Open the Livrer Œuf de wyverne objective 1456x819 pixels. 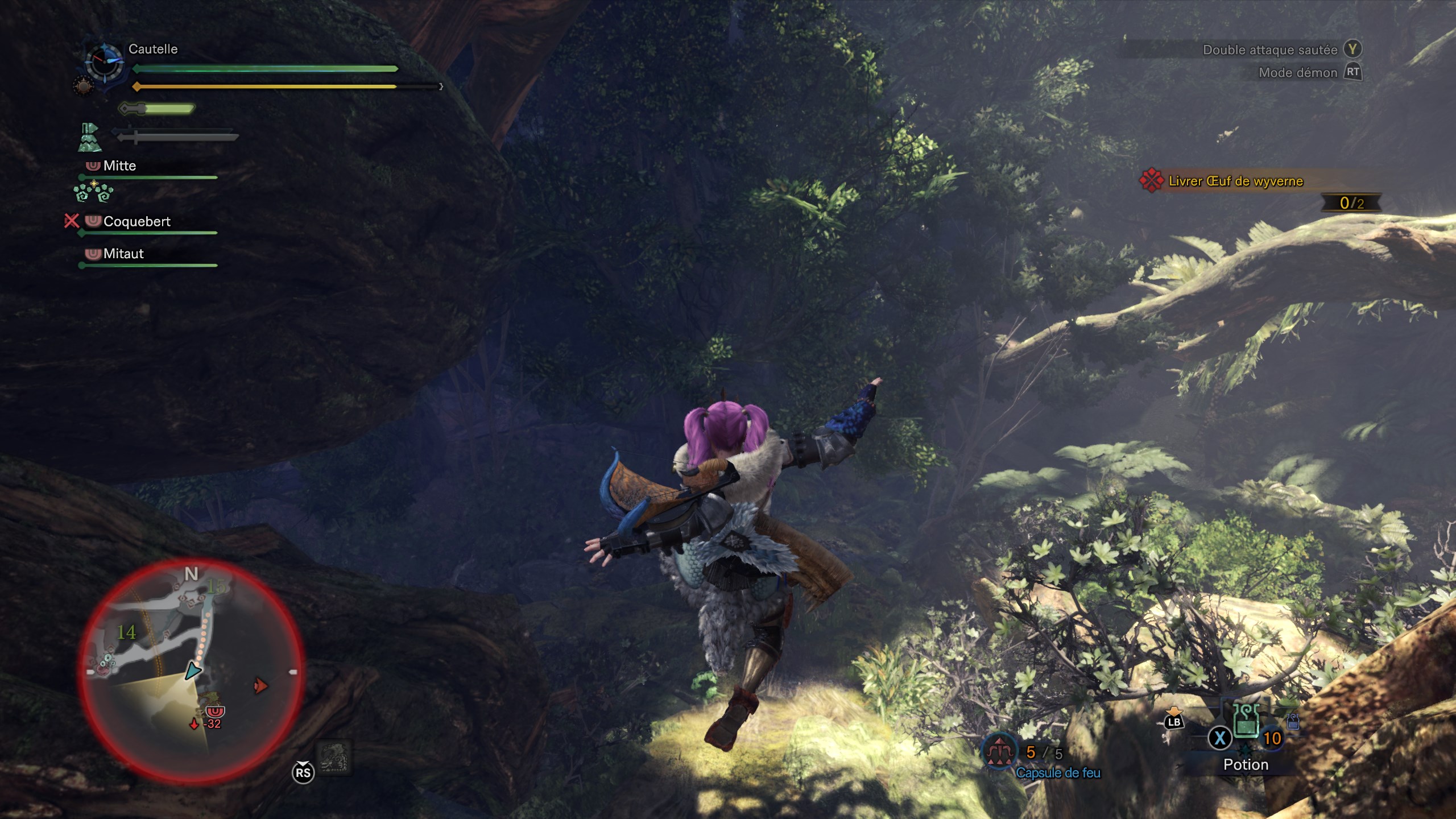(x=1235, y=181)
